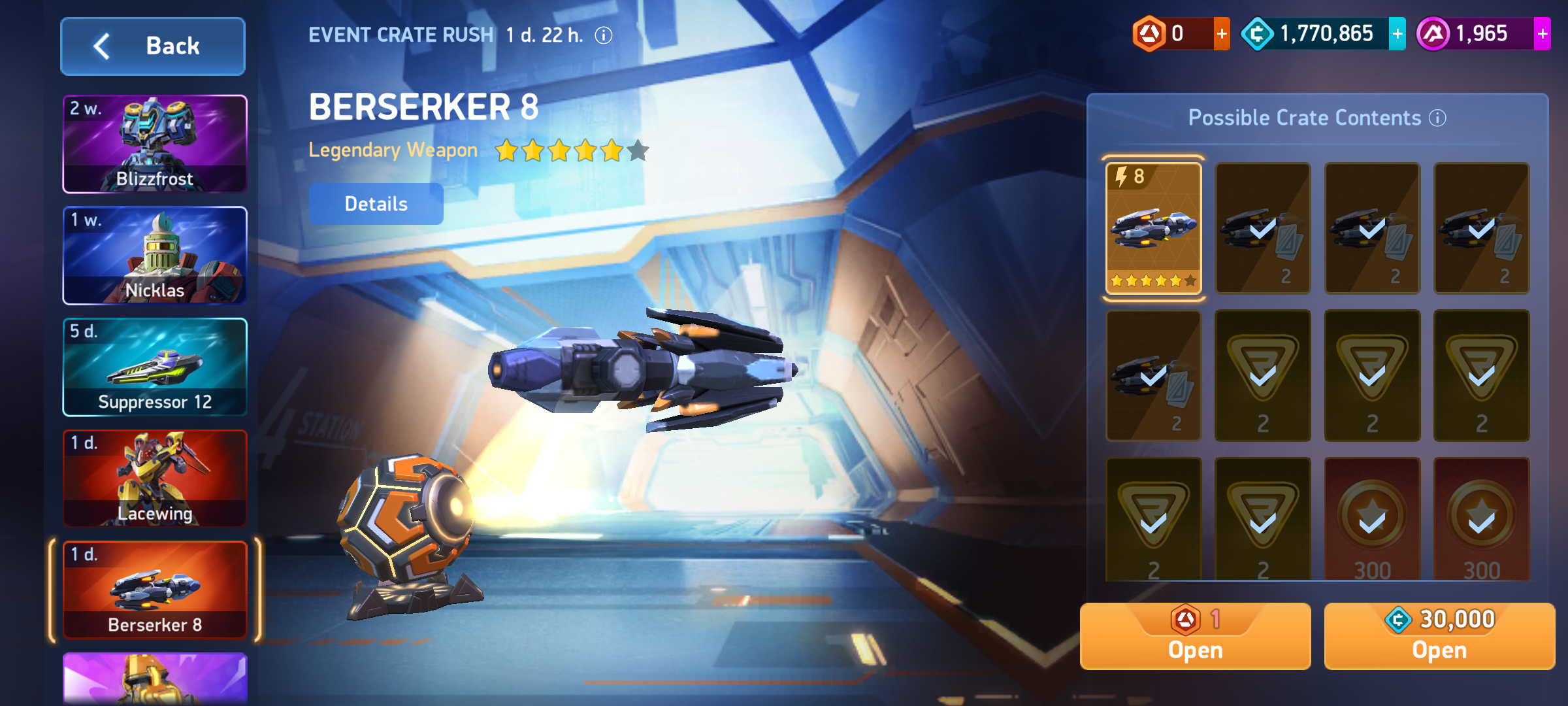View Berserker 8 weapon Details
This screenshot has width=1568, height=706.
pyautogui.click(x=376, y=204)
